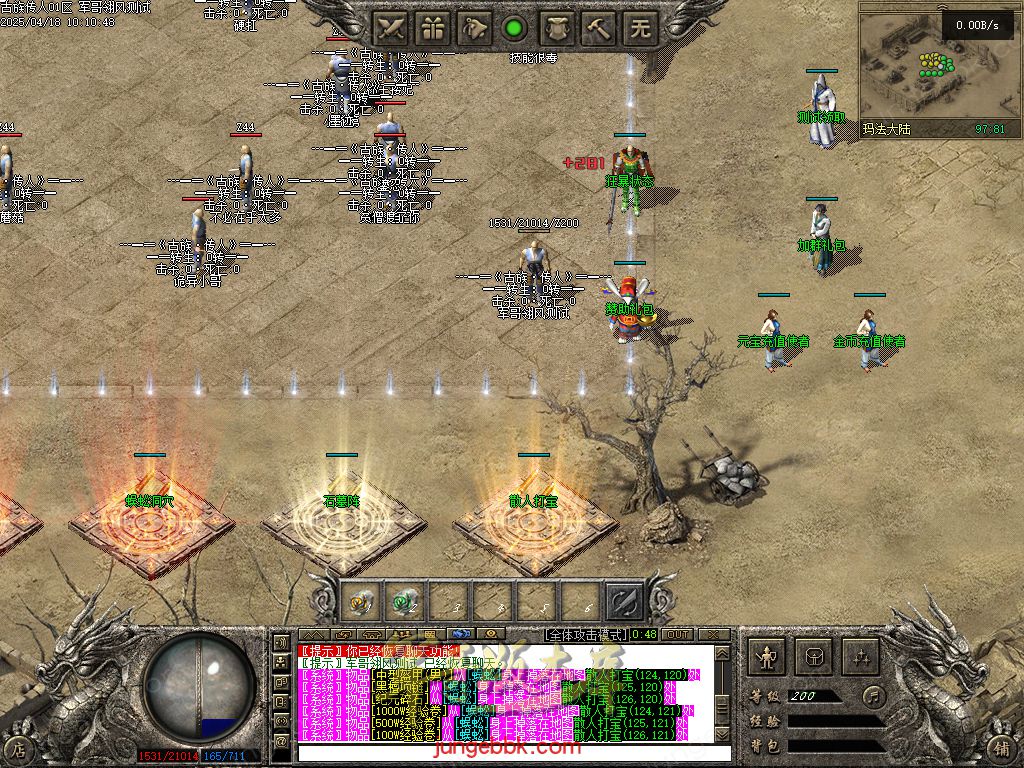Image resolution: width=1024 pixels, height=768 pixels.
Task: Toggle the music note button
Action: 874,695
